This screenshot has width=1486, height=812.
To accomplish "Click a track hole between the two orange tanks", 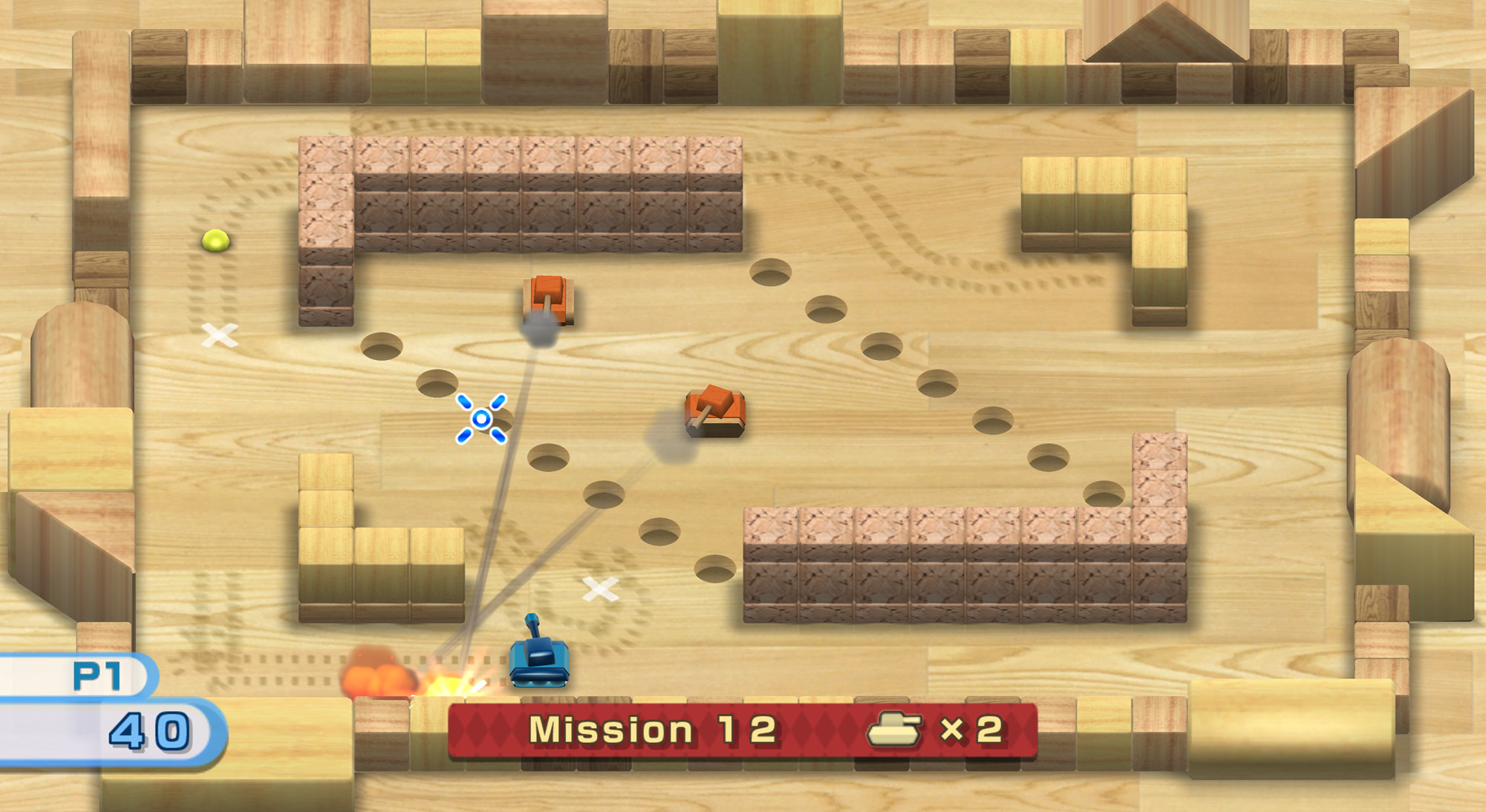I will (772, 278).
